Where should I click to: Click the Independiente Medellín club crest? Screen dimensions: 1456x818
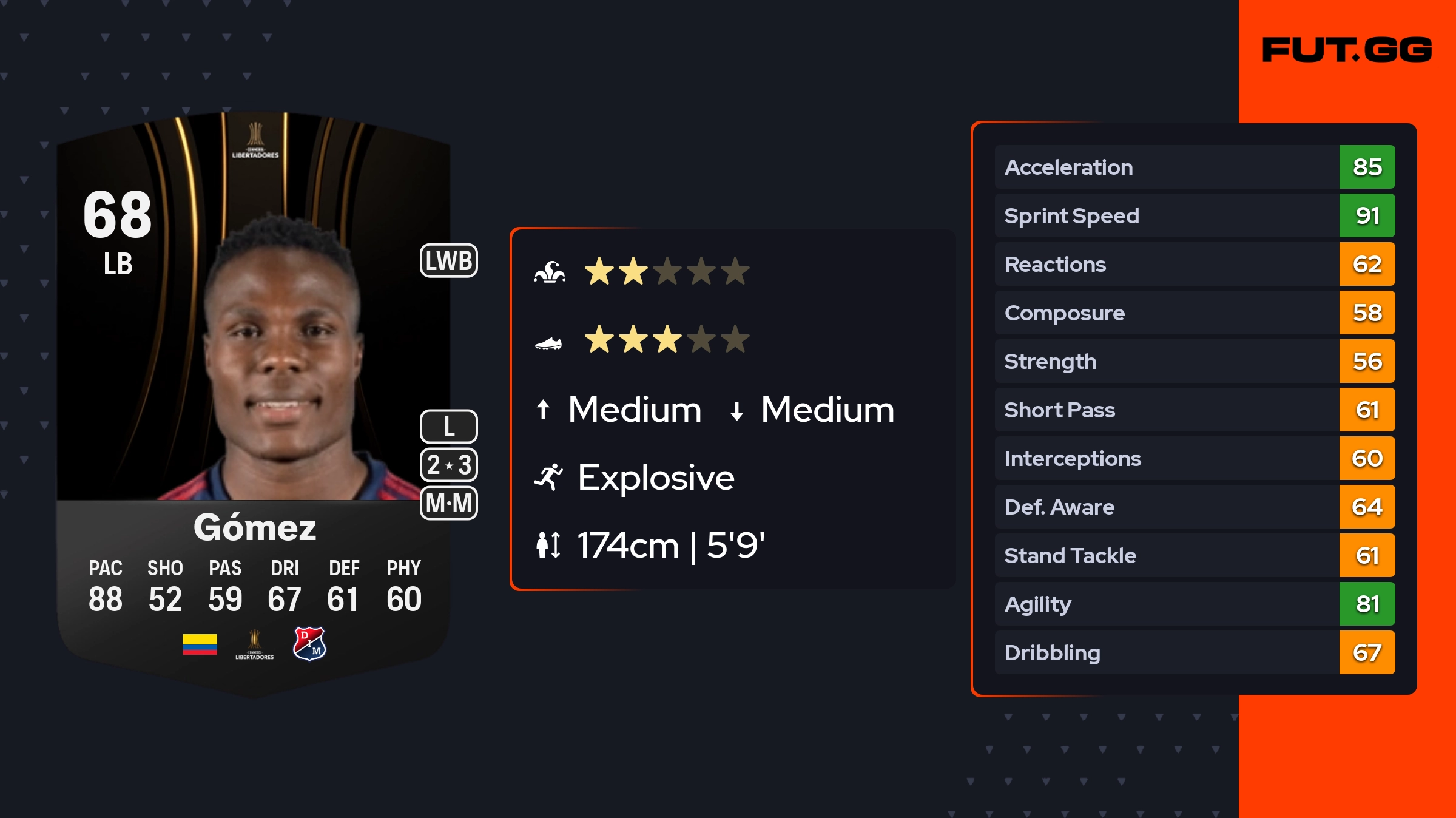coord(309,644)
